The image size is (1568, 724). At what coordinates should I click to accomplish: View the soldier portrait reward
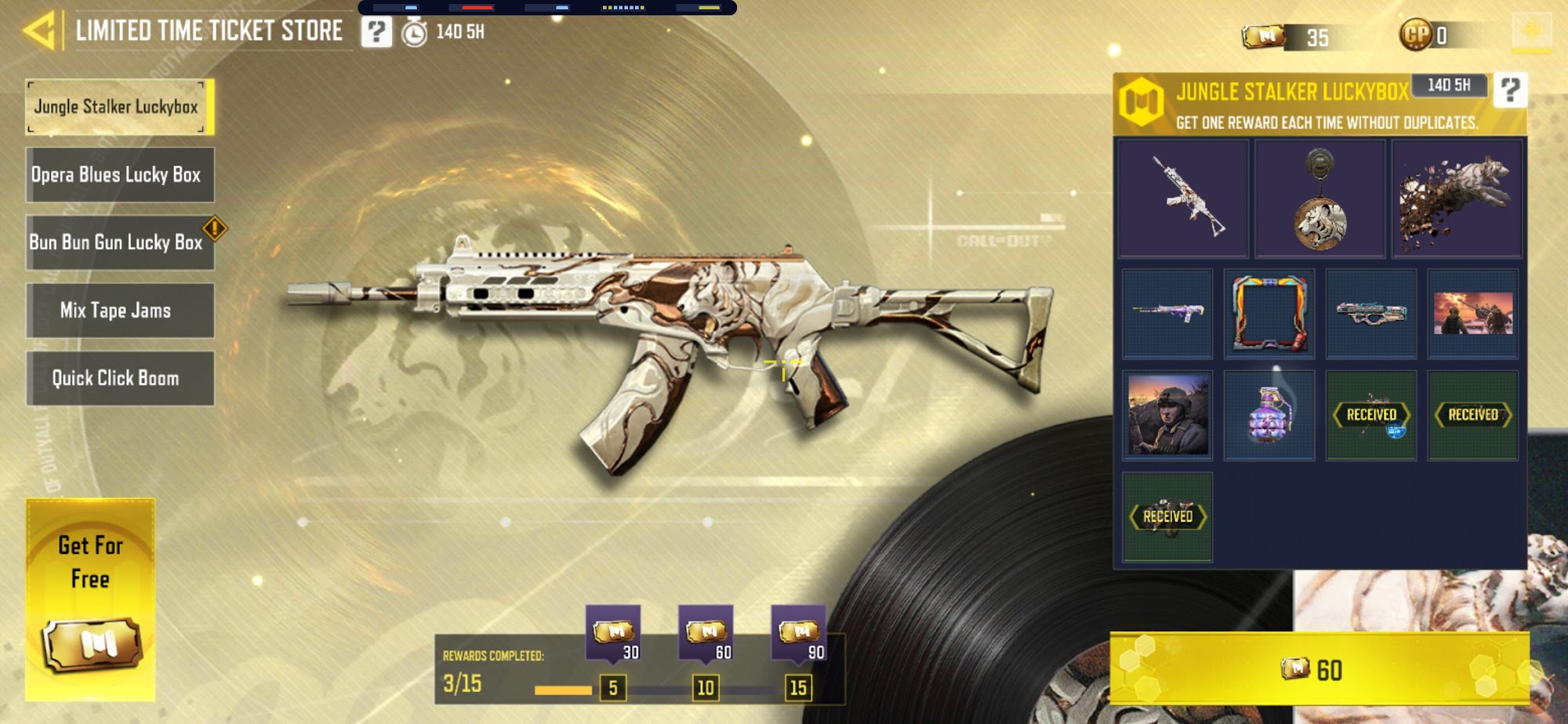(x=1167, y=415)
